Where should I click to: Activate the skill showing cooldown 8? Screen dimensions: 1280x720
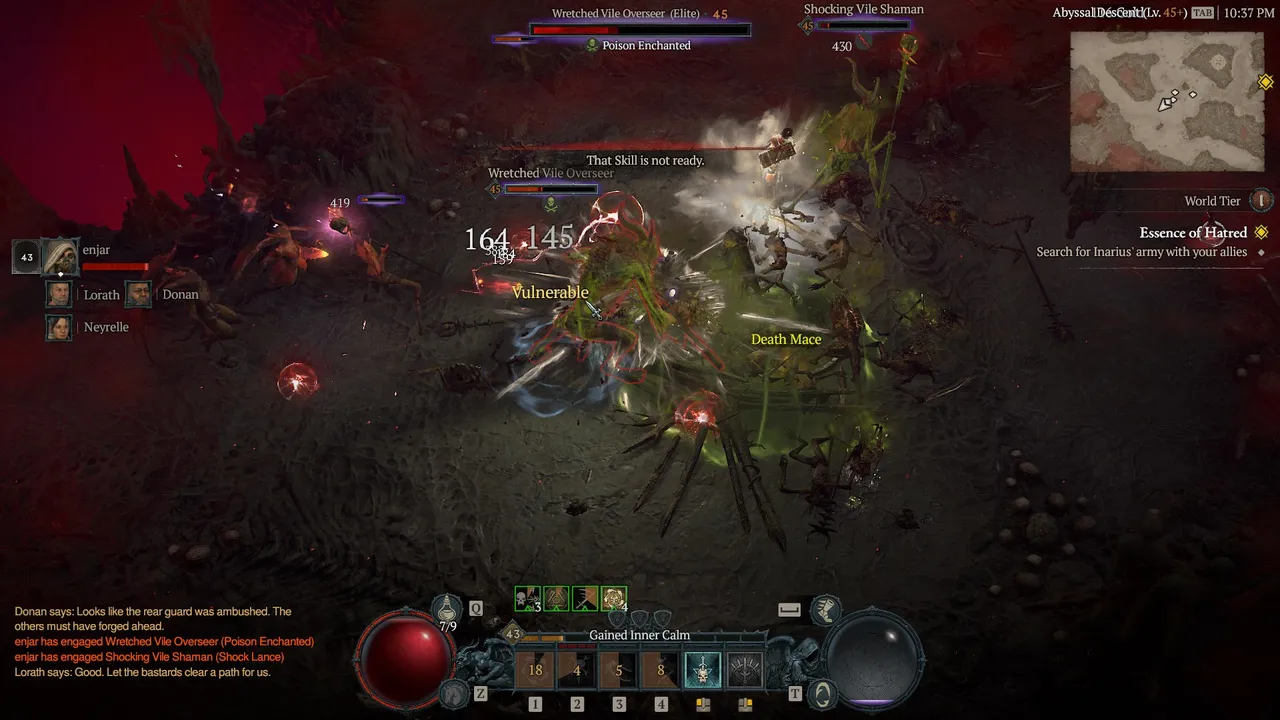pyautogui.click(x=661, y=670)
